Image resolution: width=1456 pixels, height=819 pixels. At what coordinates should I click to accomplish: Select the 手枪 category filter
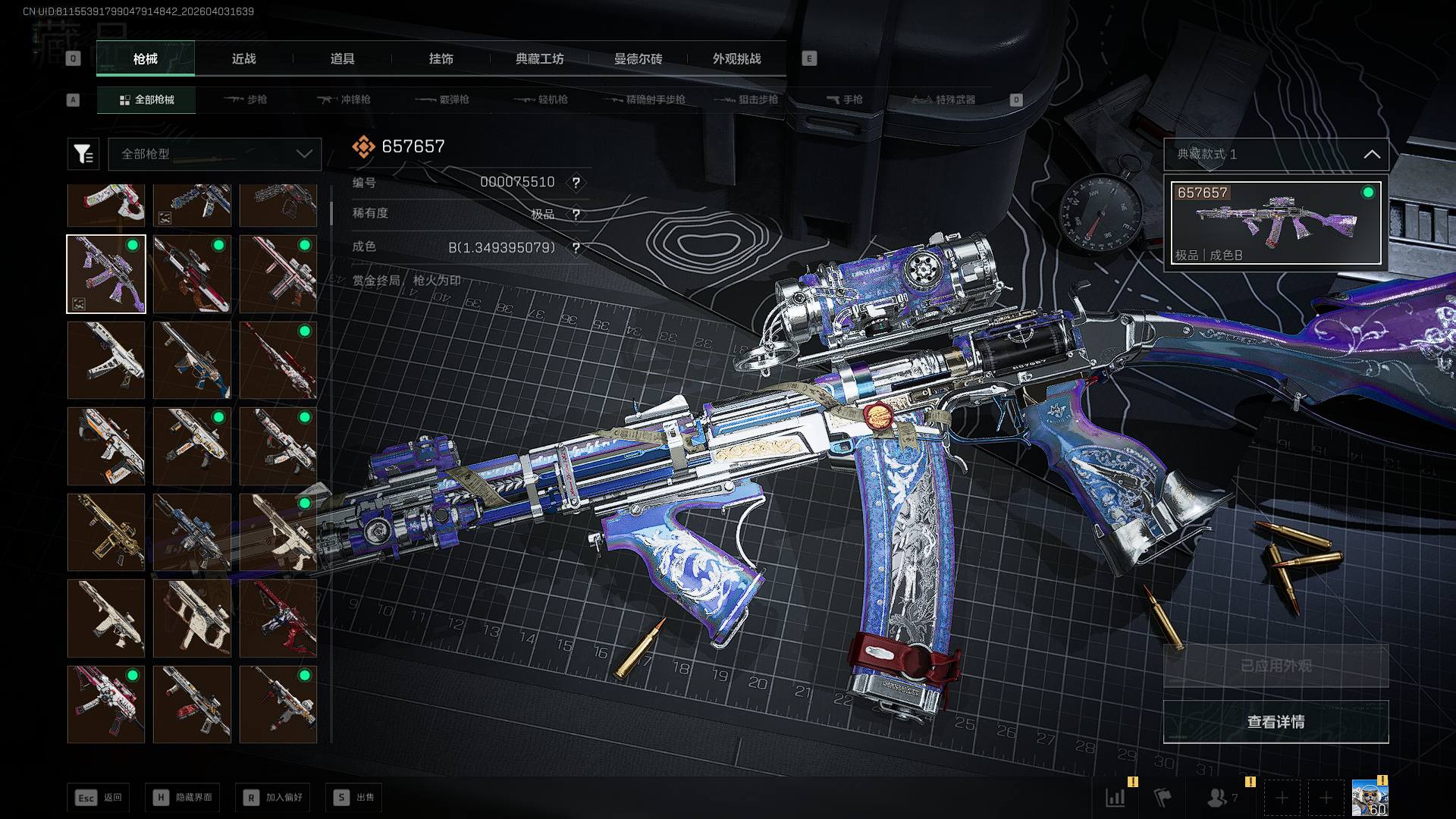pyautogui.click(x=844, y=99)
